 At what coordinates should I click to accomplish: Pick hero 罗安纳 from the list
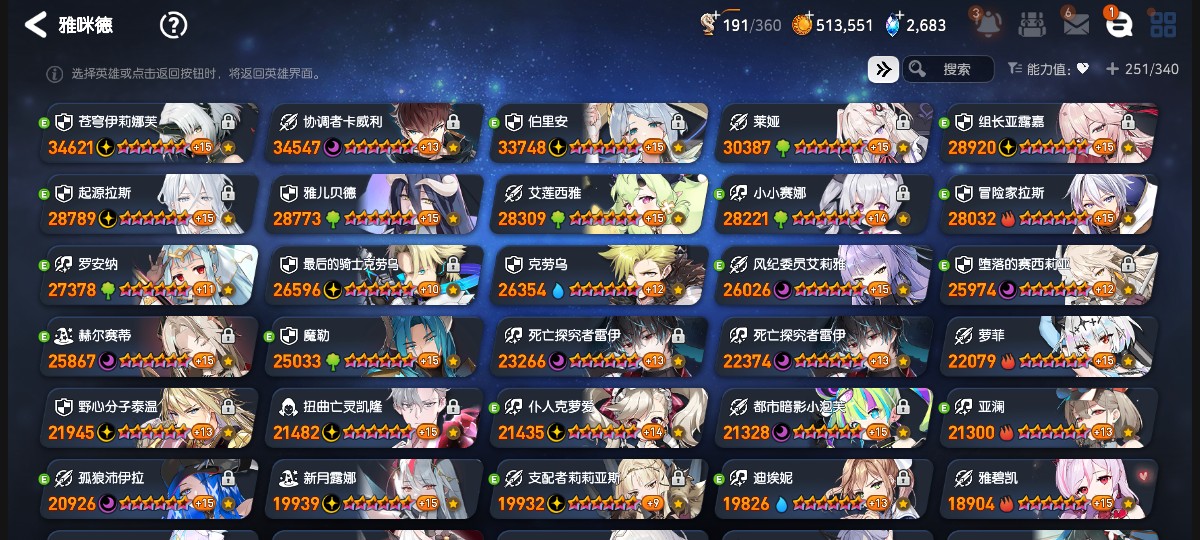click(x=150, y=276)
